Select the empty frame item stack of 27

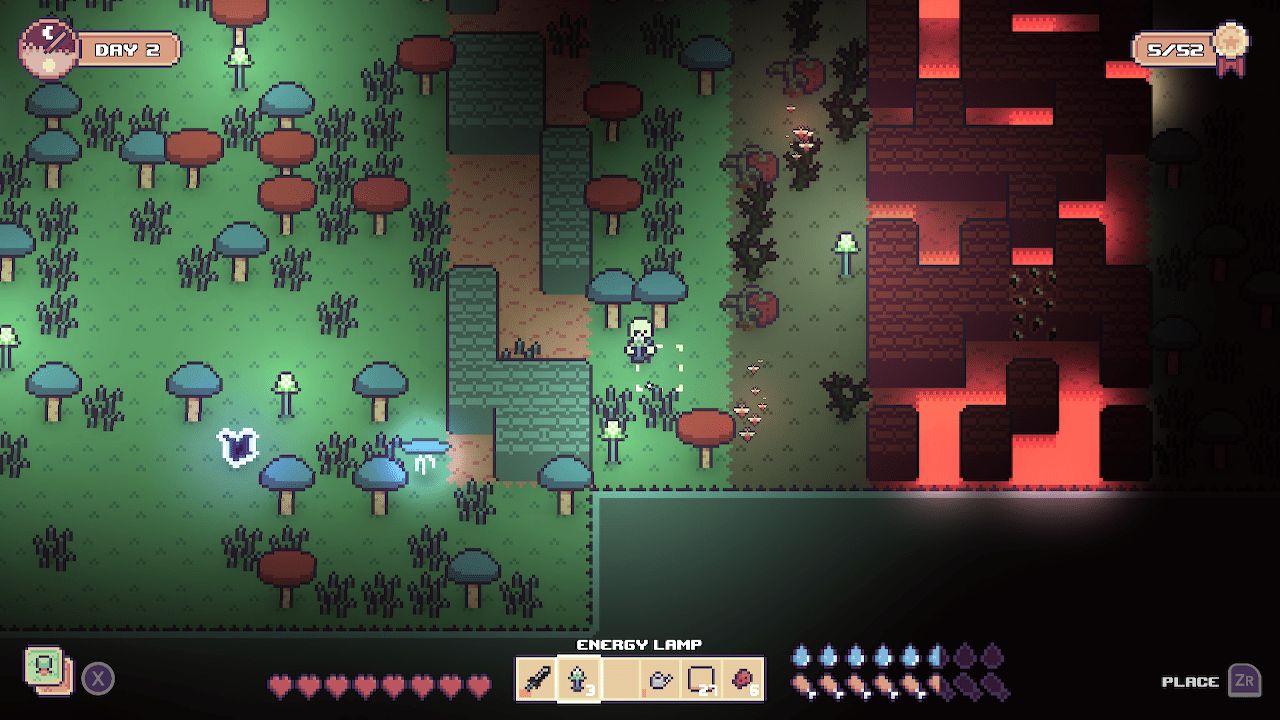(702, 680)
